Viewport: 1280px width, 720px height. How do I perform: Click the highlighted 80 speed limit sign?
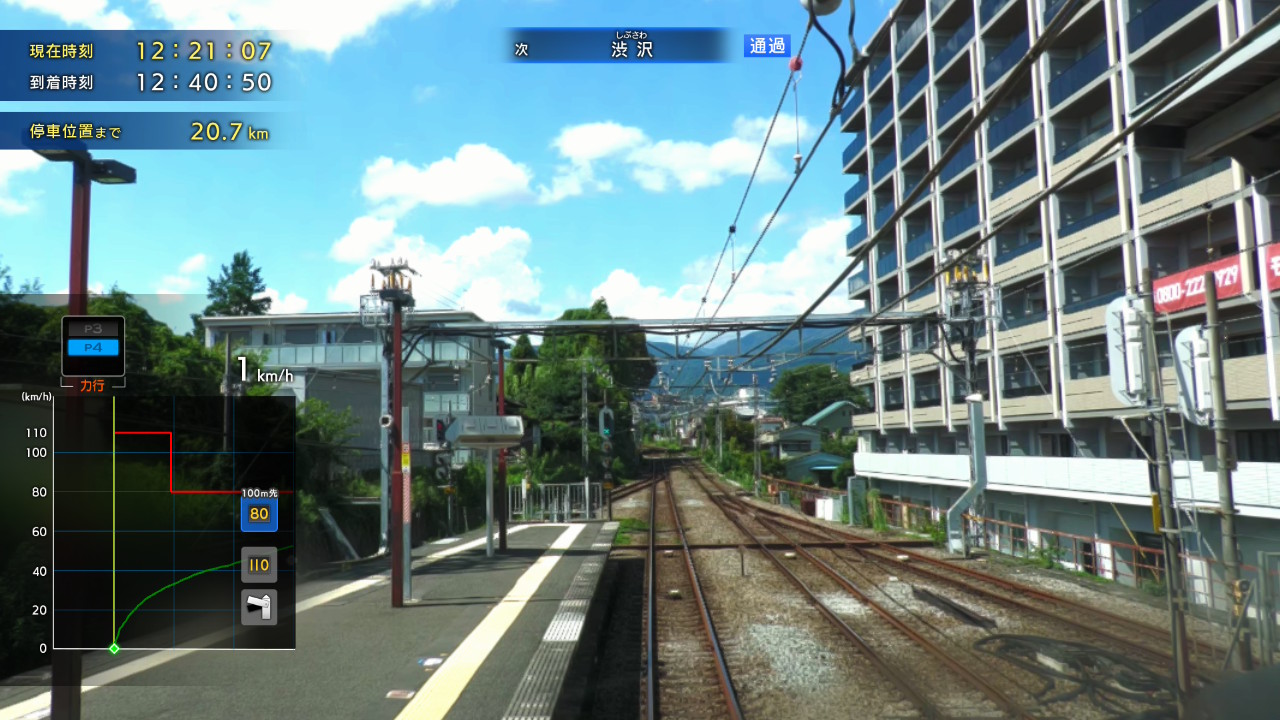coord(258,515)
